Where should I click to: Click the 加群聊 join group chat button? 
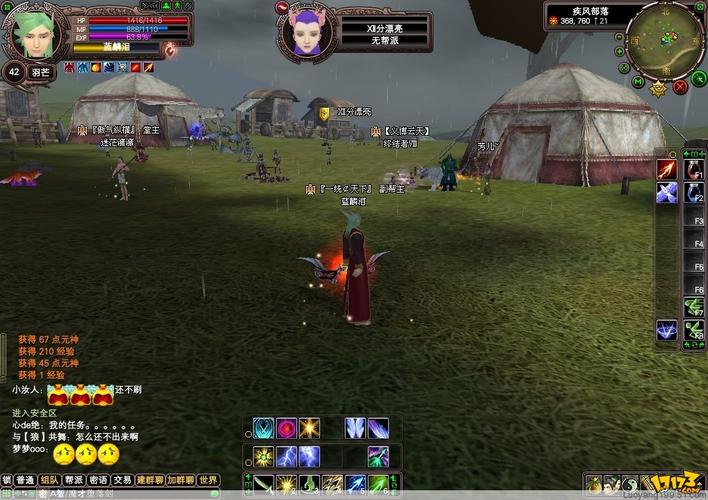coord(180,480)
